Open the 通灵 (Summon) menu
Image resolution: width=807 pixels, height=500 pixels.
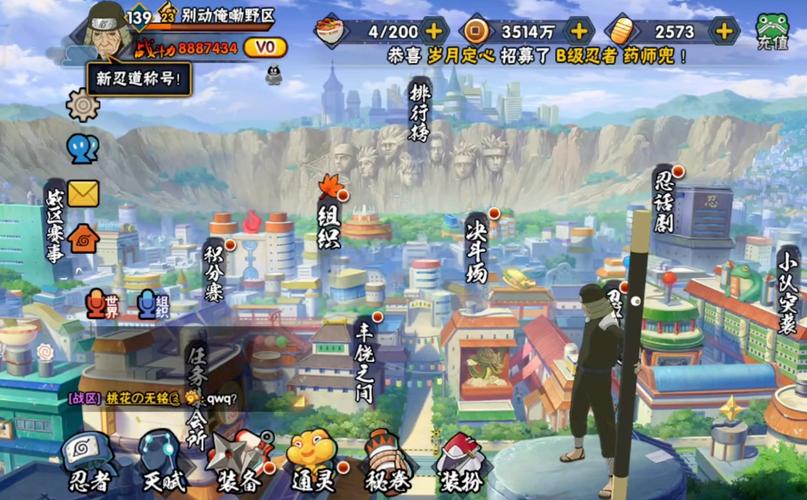pos(313,462)
